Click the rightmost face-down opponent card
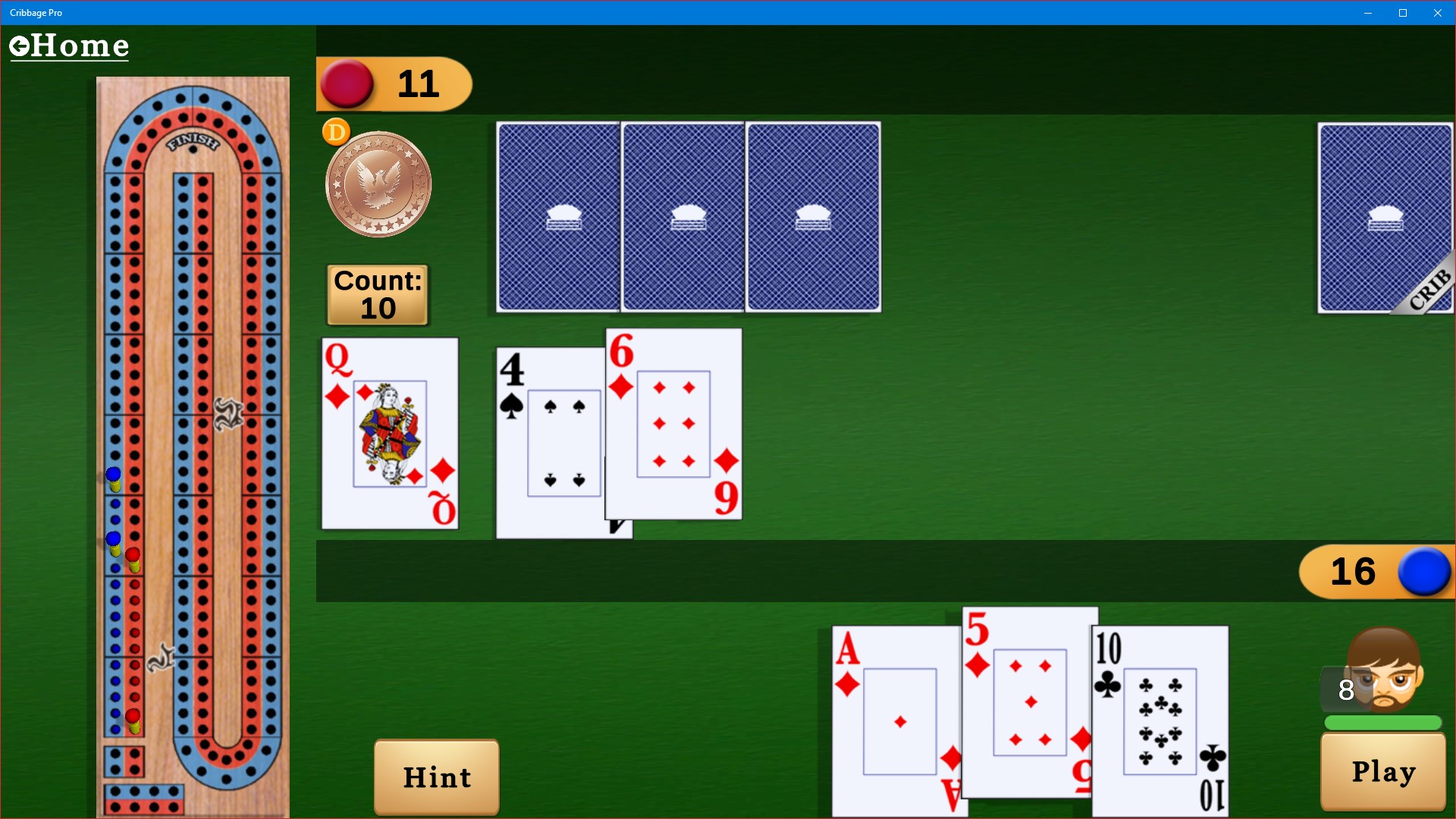1456x819 pixels. (812, 218)
